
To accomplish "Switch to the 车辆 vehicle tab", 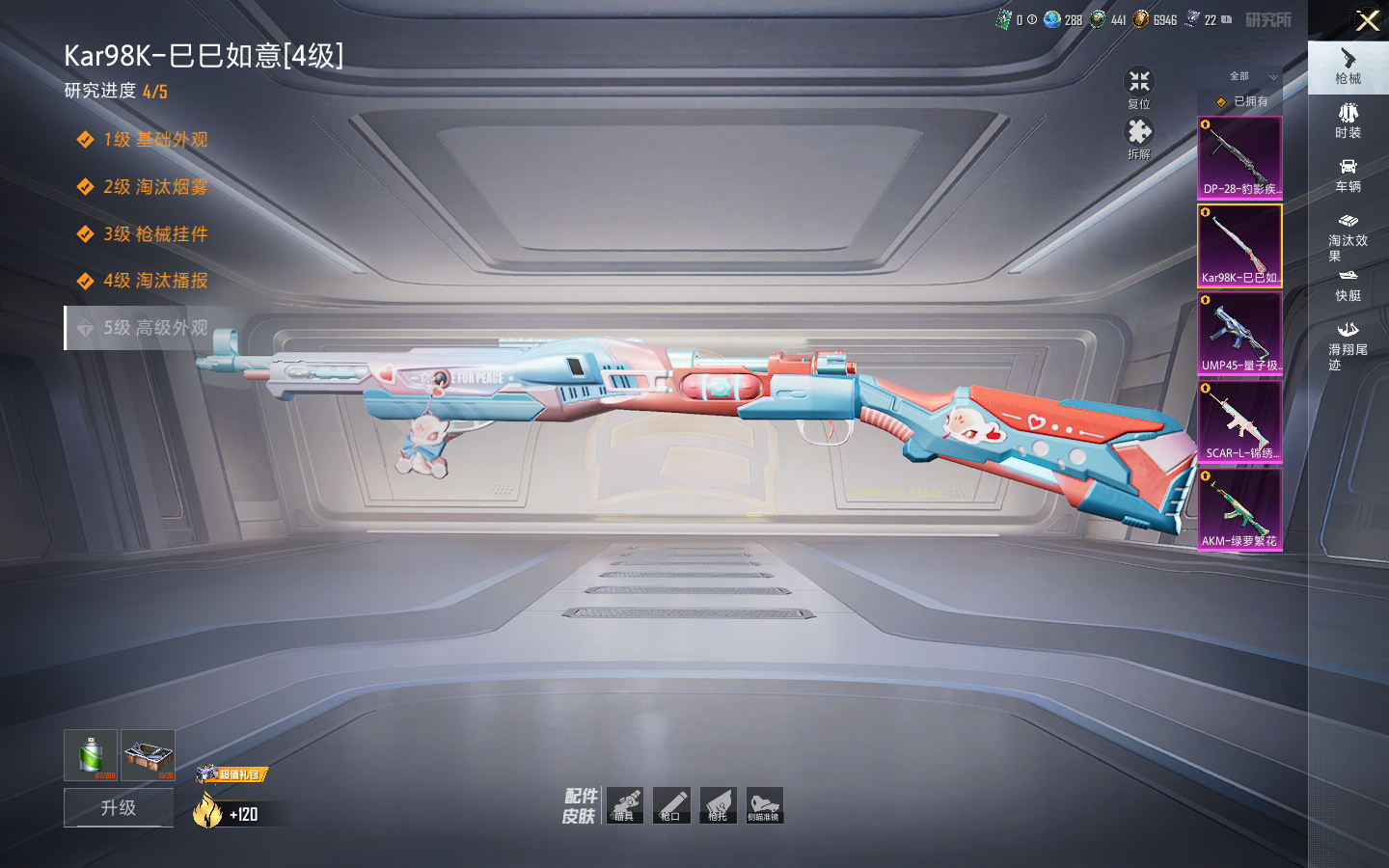I will (1348, 176).
